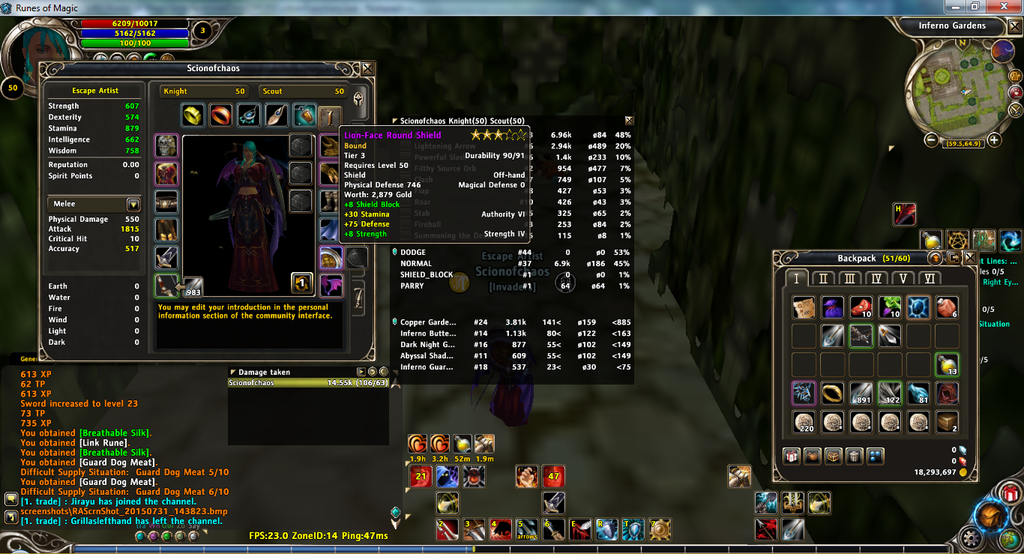
Task: Select the purple pouch in the backpack
Action: coord(832,307)
